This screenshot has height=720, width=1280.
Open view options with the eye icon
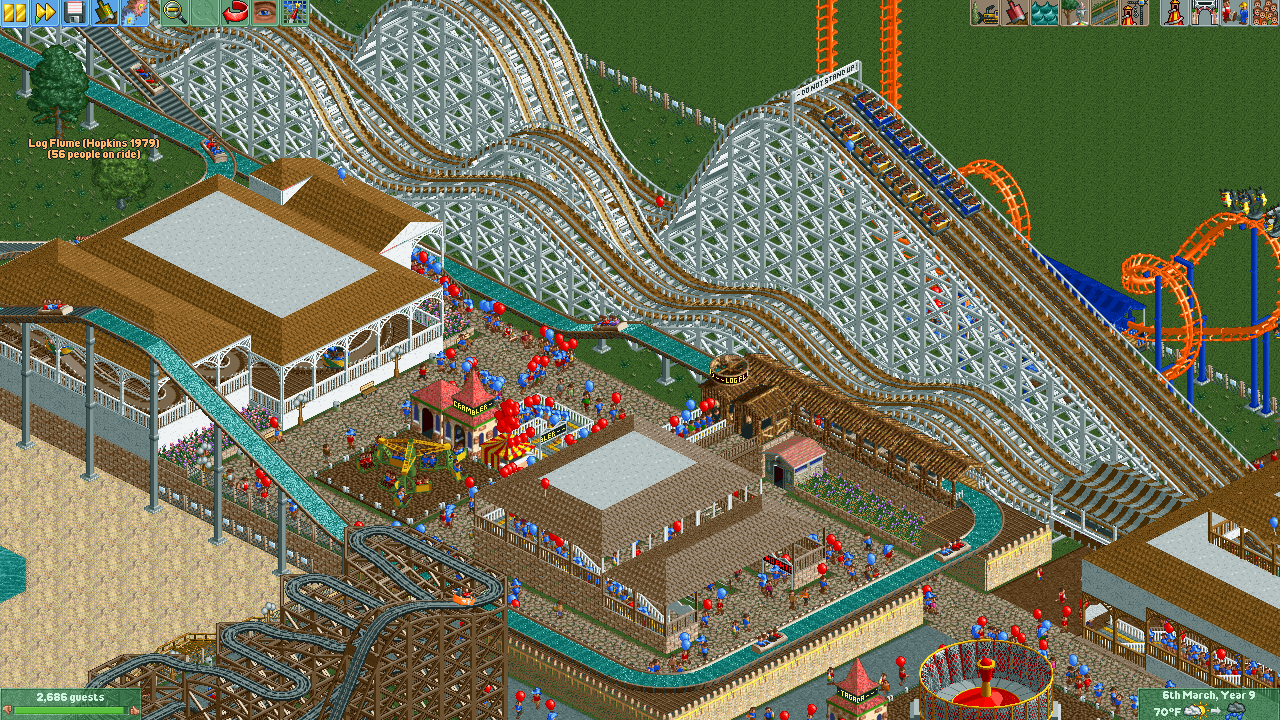[x=264, y=12]
